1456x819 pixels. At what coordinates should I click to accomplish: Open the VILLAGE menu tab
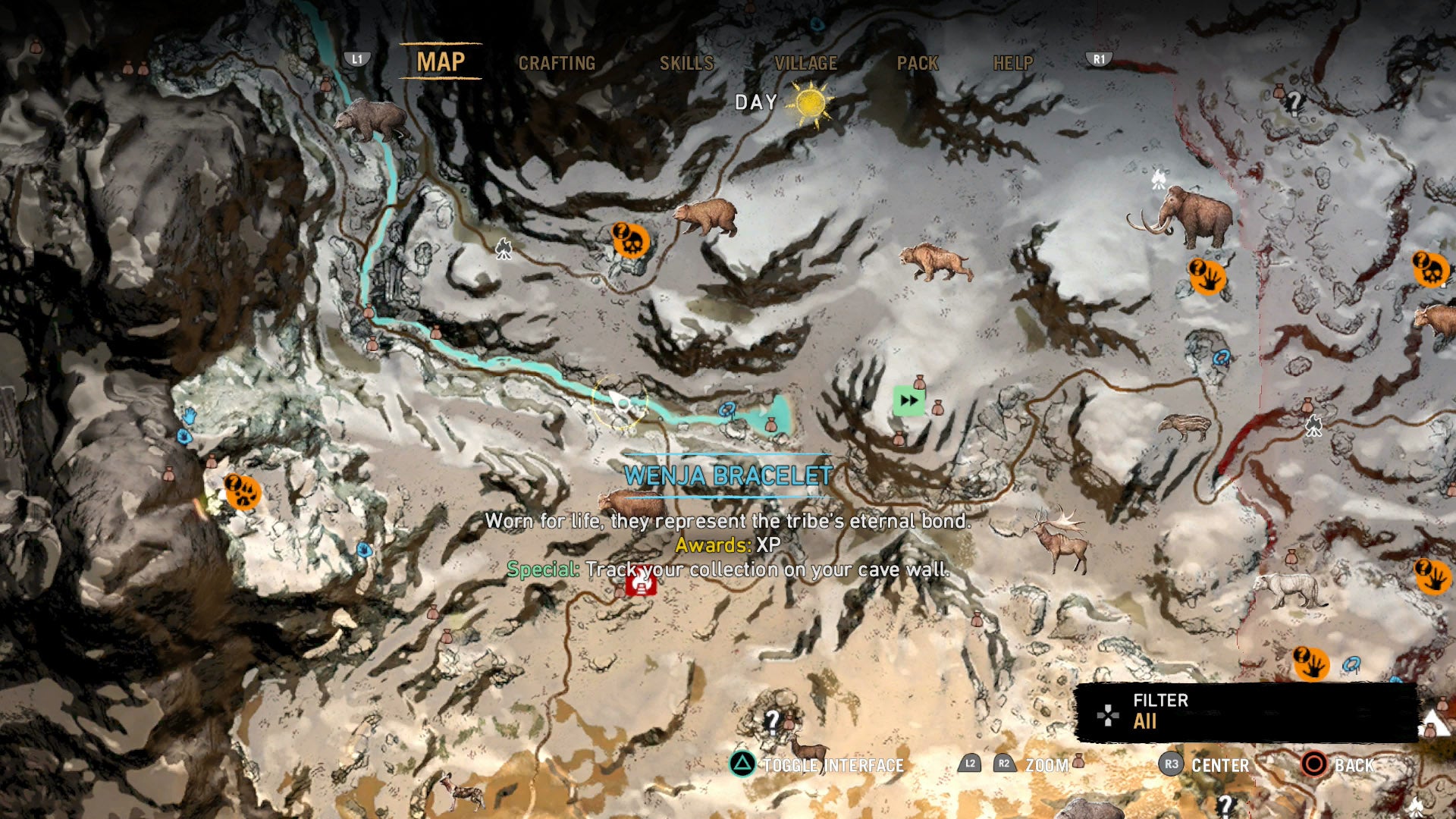click(x=805, y=64)
